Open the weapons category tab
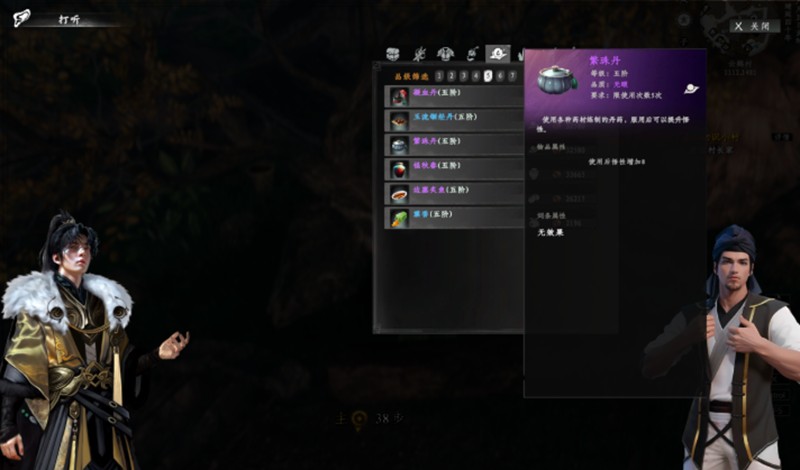 click(x=420, y=53)
